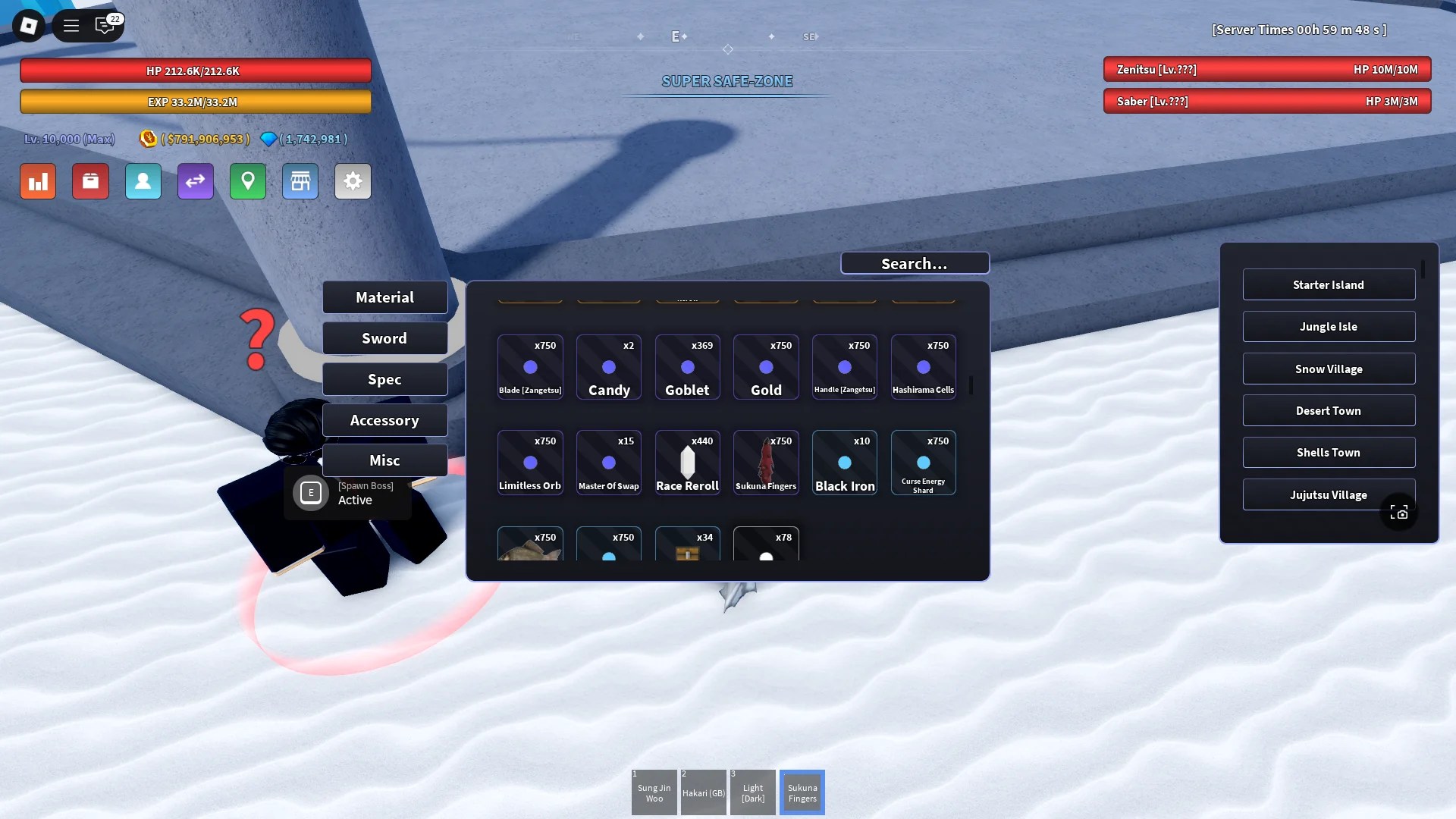Open the purple trade arrows icon
Viewport: 1456px width, 819px height.
click(195, 181)
